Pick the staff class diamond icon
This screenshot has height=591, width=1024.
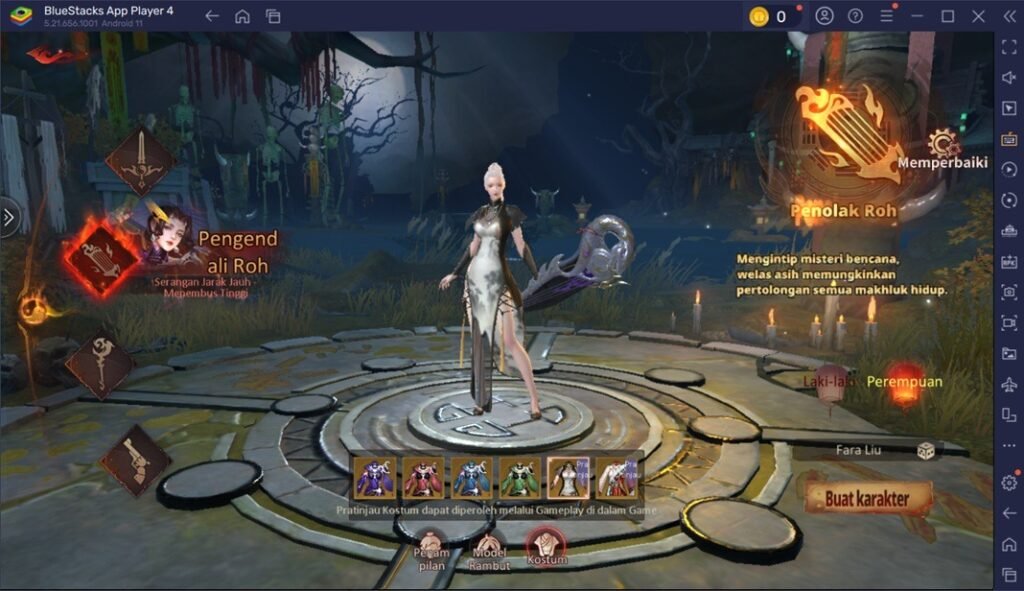pyautogui.click(x=100, y=365)
